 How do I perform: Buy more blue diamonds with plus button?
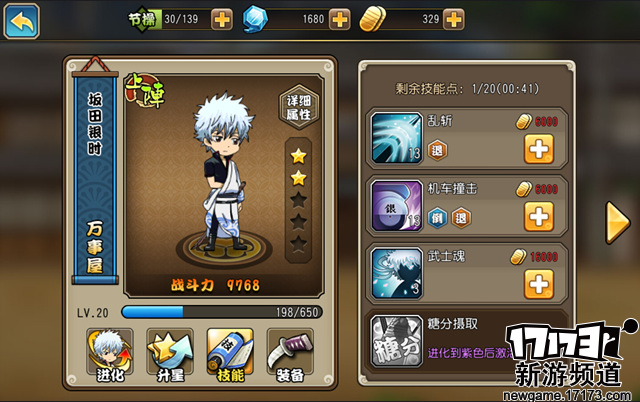(x=340, y=19)
